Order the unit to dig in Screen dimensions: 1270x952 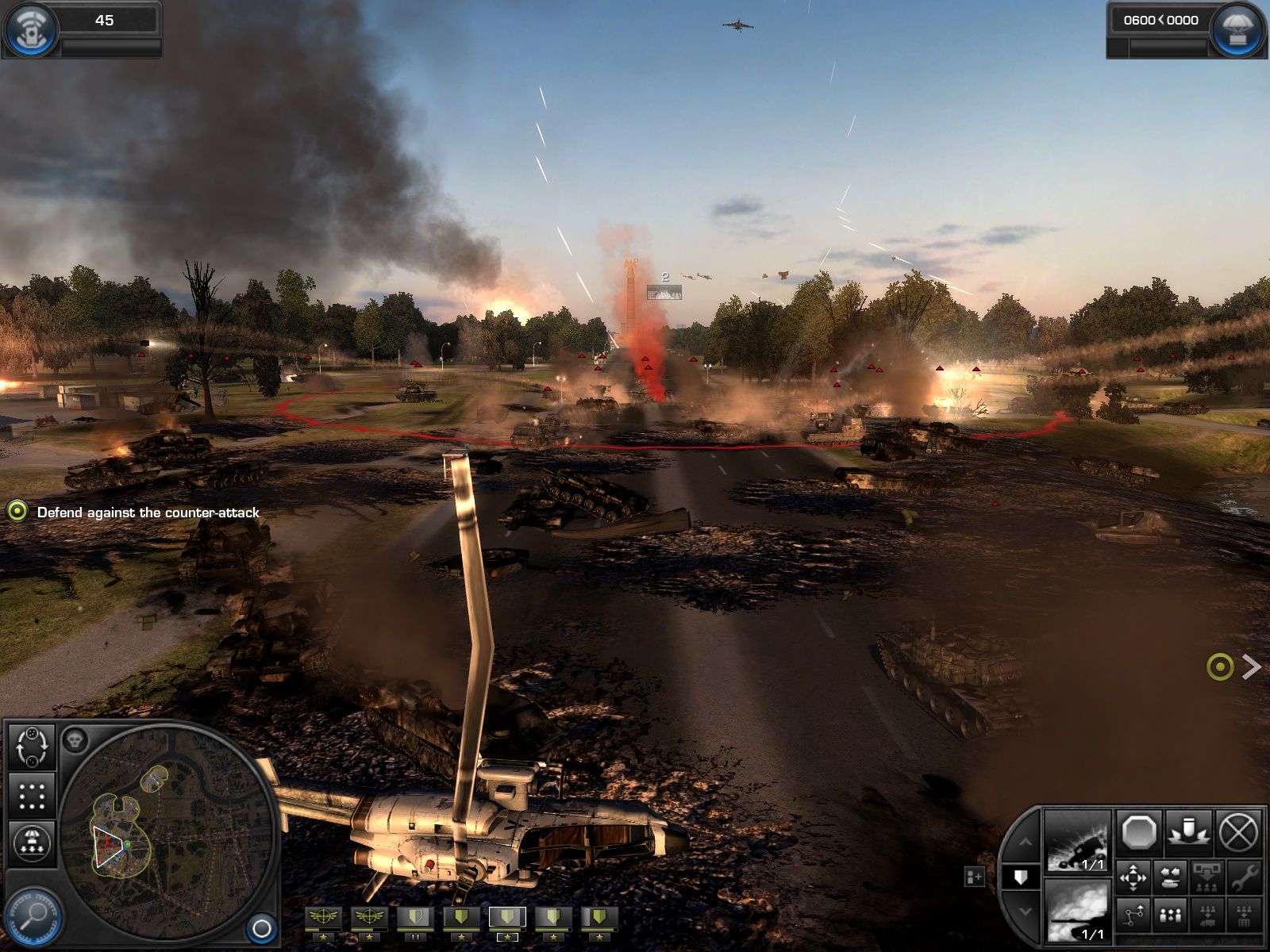tap(1189, 833)
